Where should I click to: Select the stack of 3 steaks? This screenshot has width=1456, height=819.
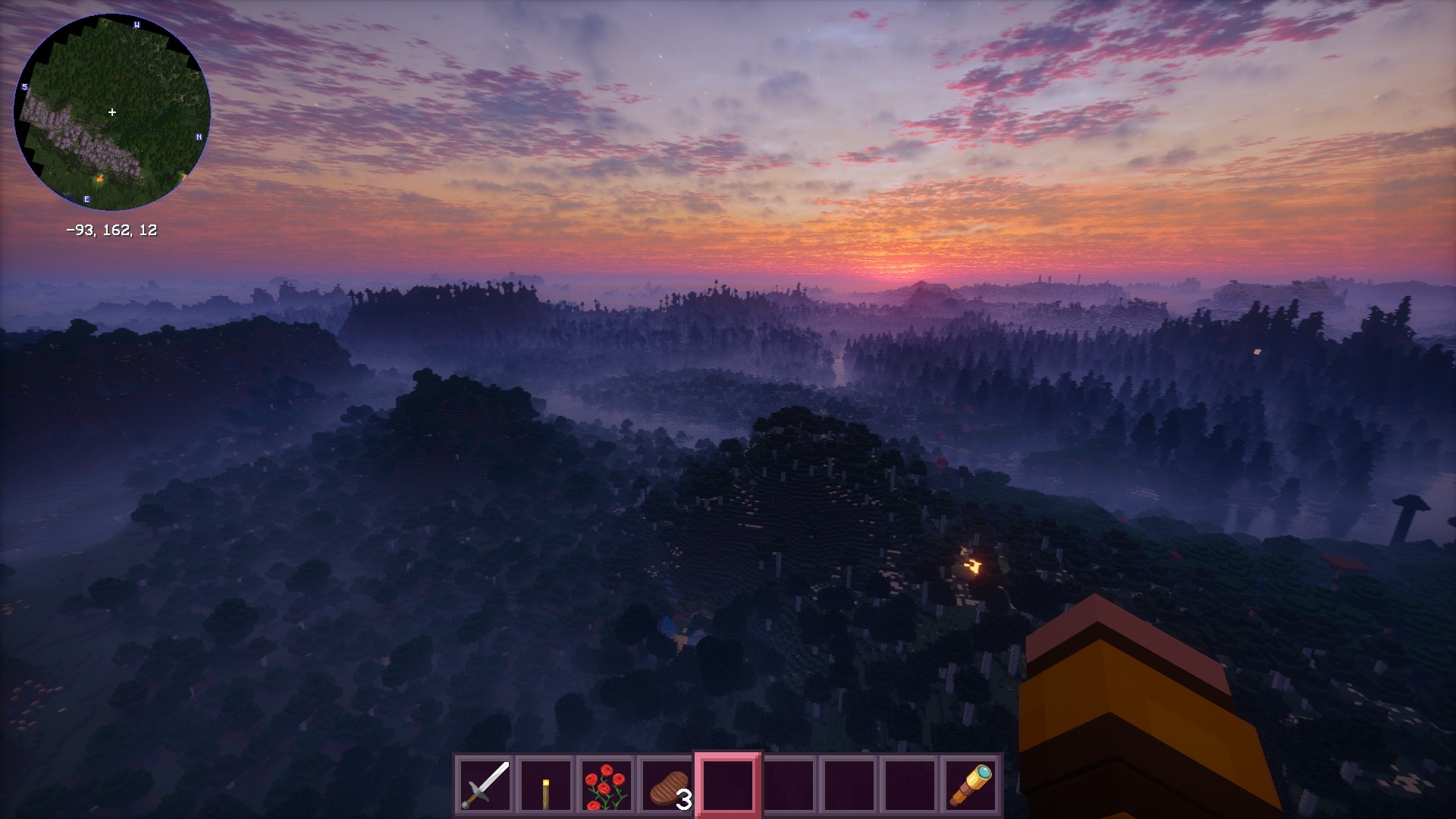[665, 787]
